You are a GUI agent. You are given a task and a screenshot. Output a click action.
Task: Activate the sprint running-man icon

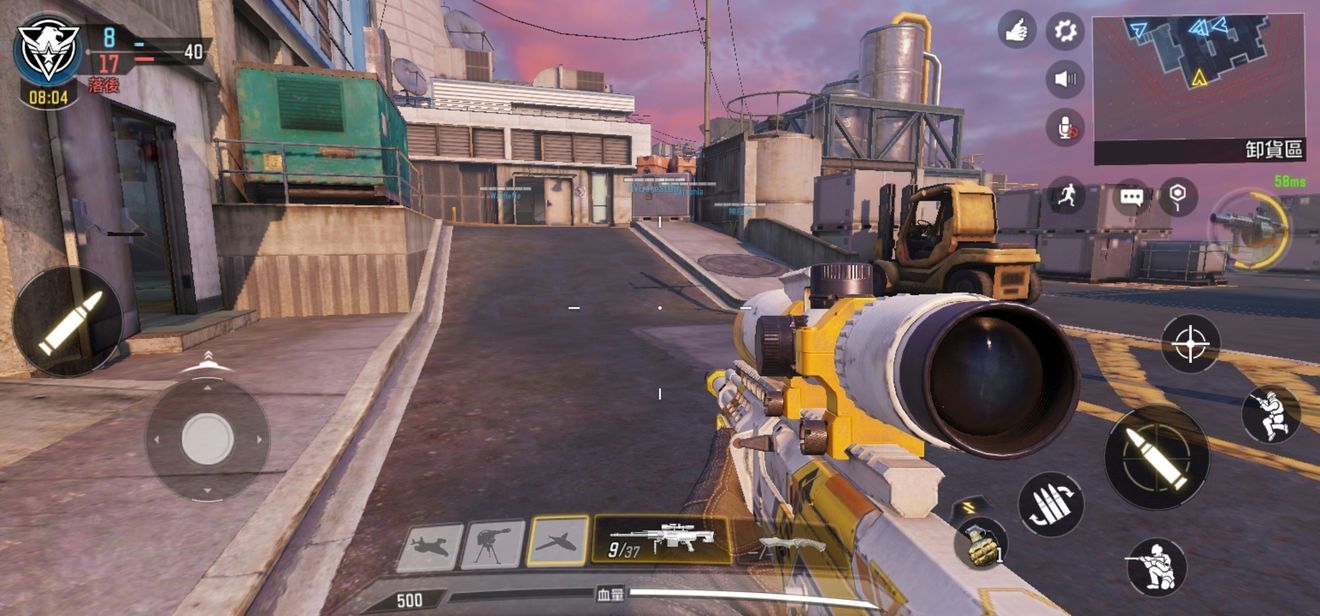coord(1066,196)
